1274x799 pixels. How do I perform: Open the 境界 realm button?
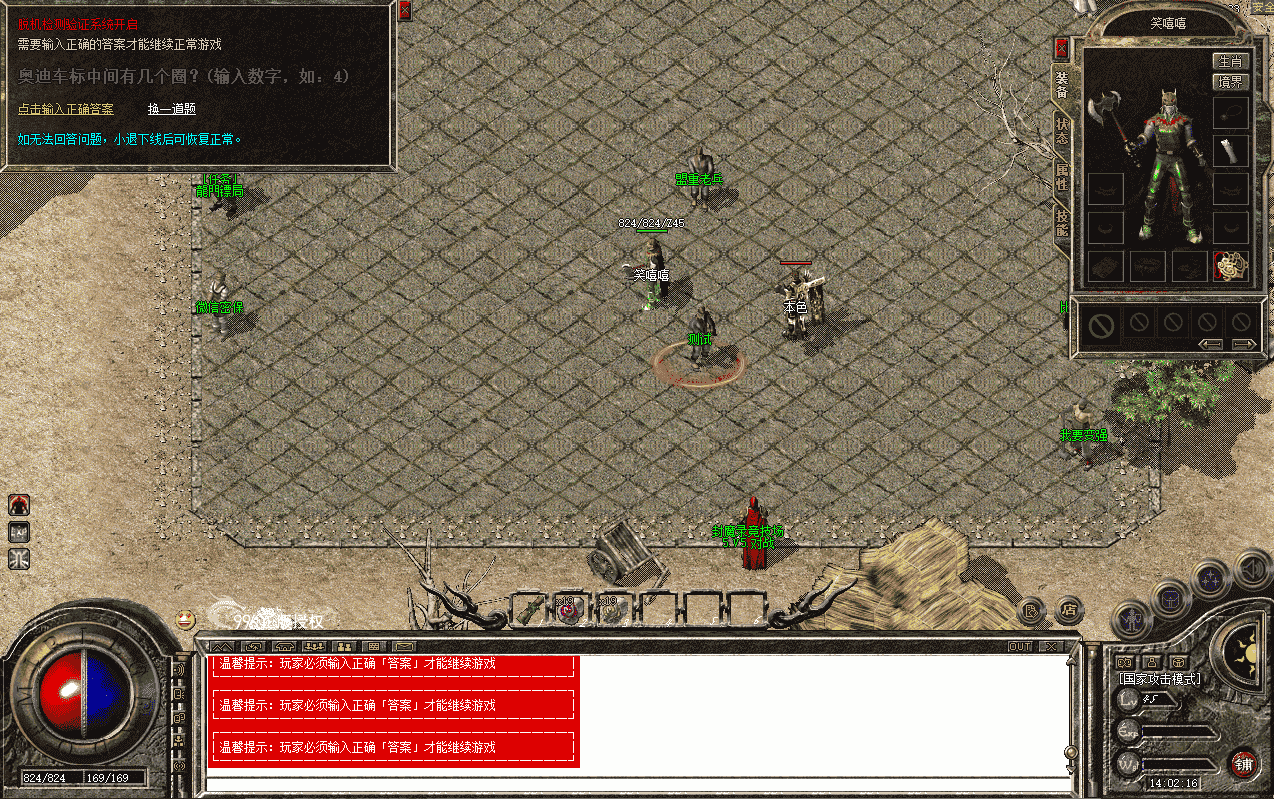pyautogui.click(x=1230, y=82)
